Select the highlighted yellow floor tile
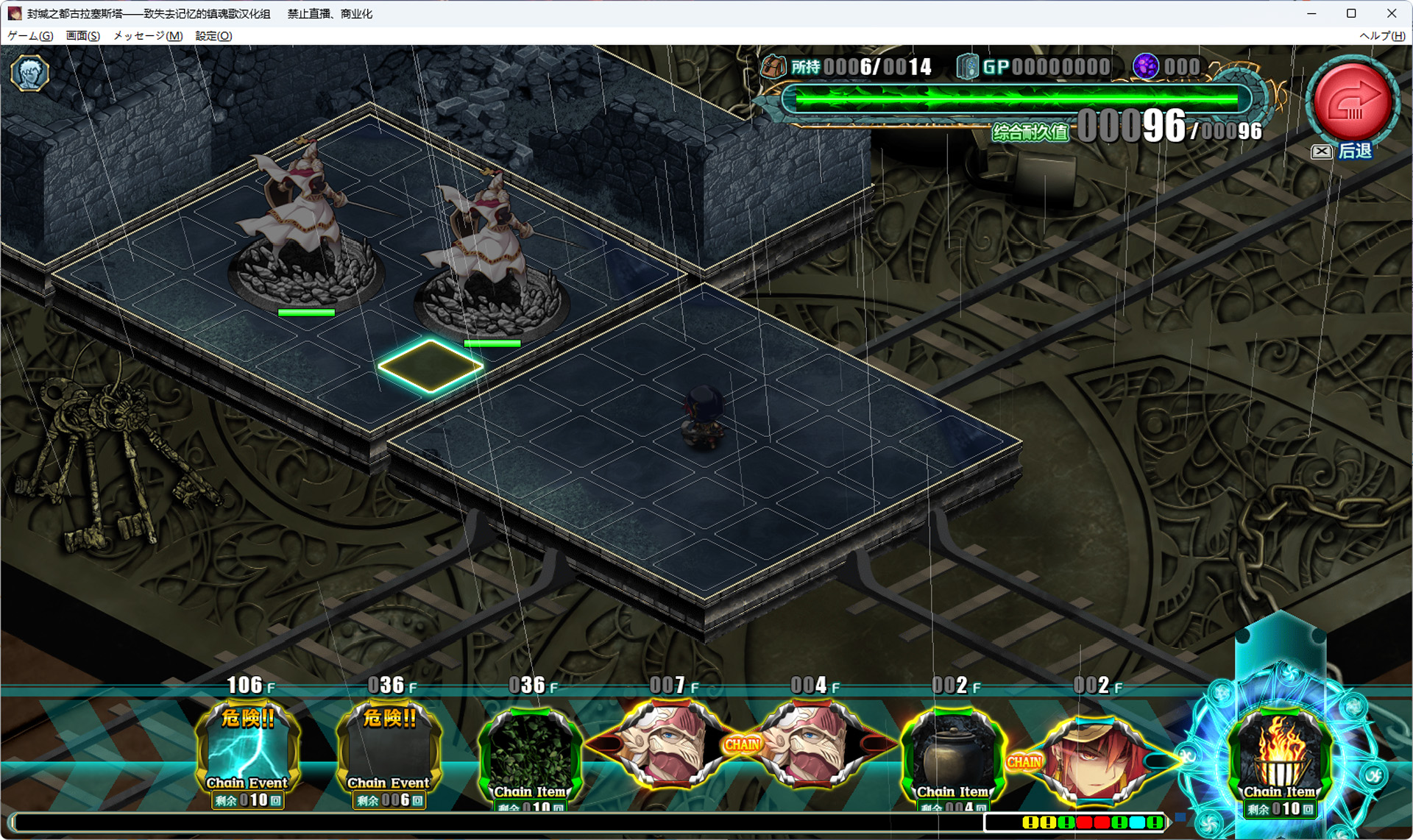 pyautogui.click(x=431, y=365)
